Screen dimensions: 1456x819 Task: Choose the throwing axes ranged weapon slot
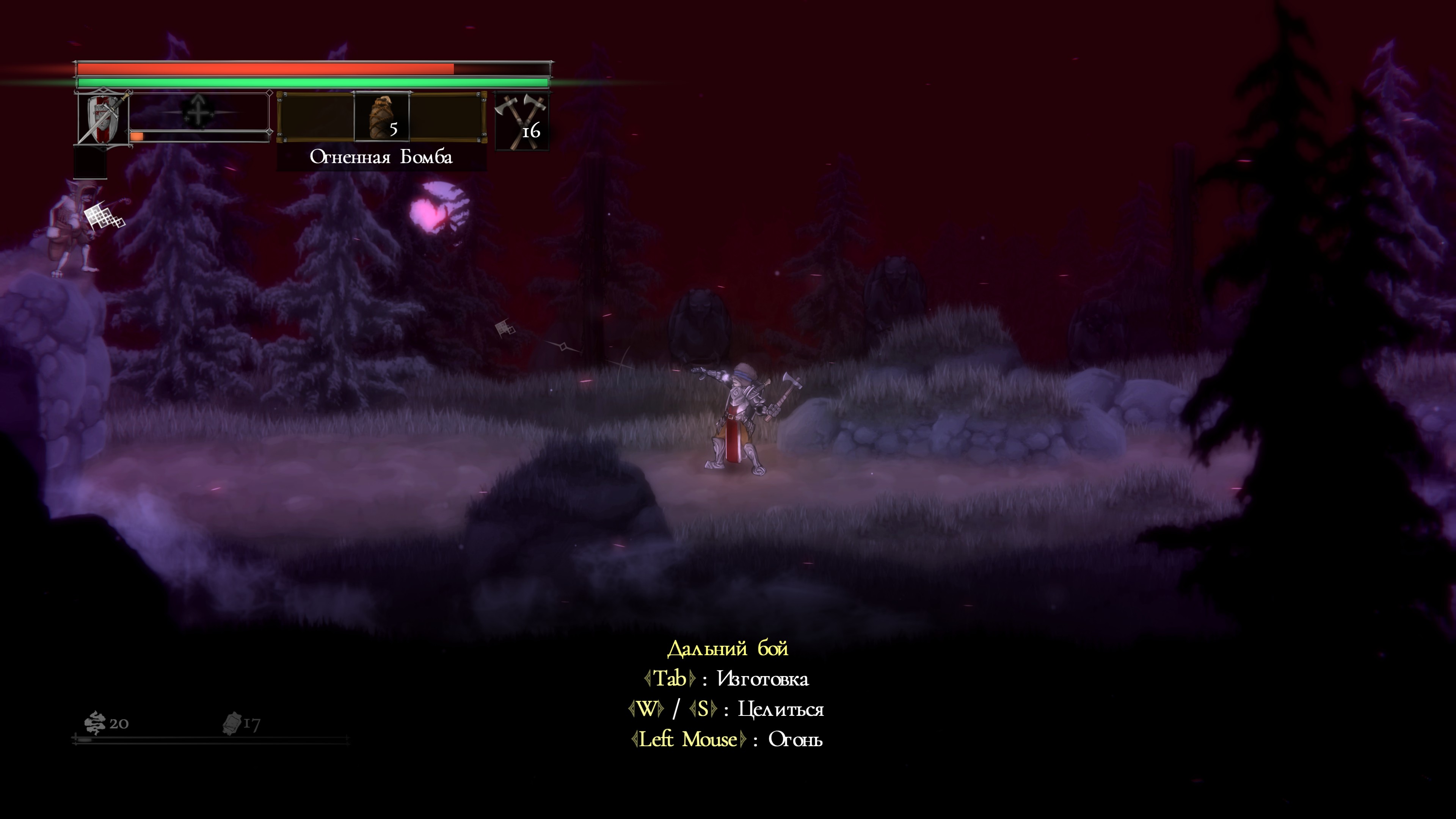click(522, 121)
